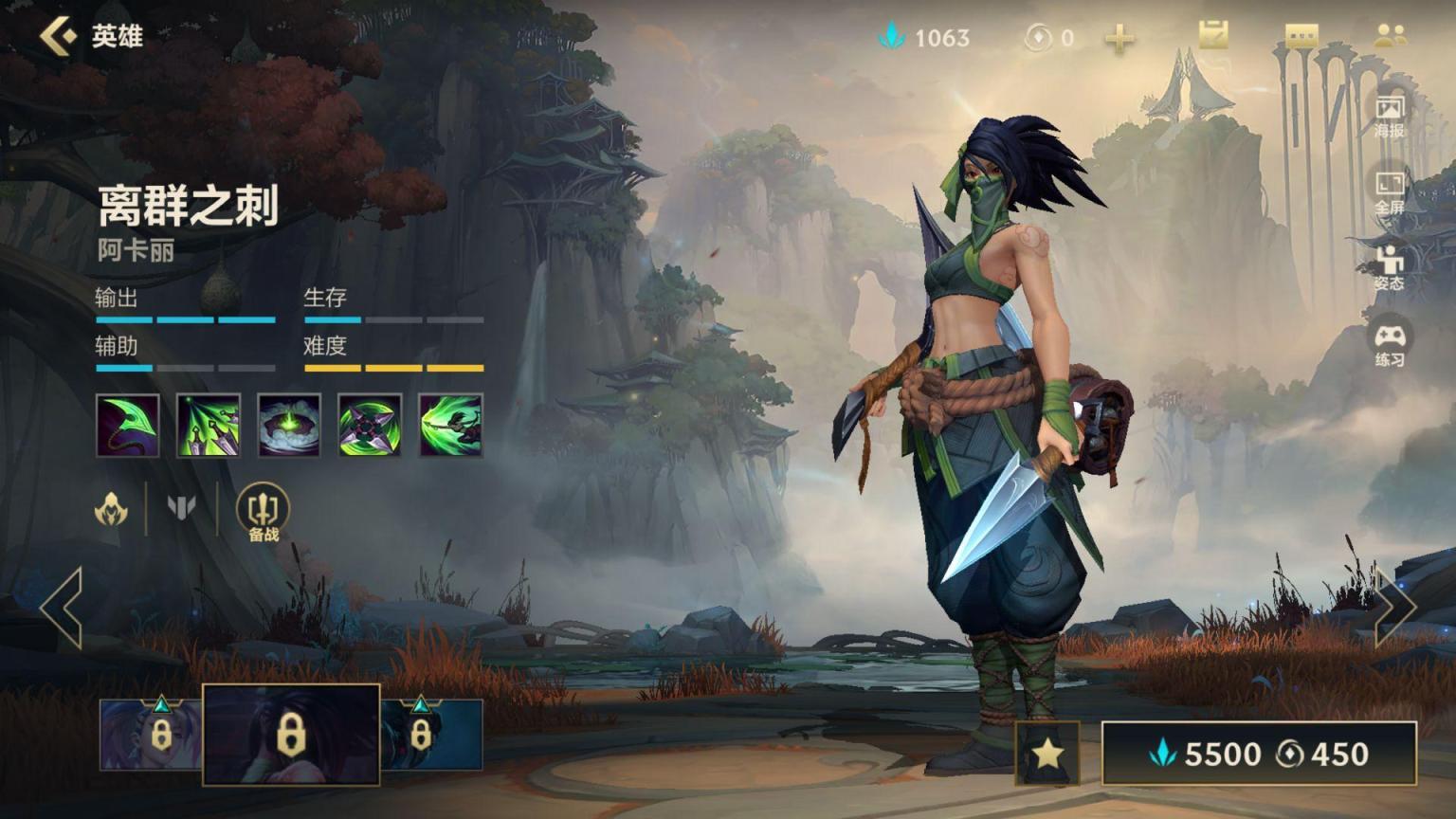Image resolution: width=1456 pixels, height=819 pixels.
Task: Open the friends icon
Action: pos(1390,36)
